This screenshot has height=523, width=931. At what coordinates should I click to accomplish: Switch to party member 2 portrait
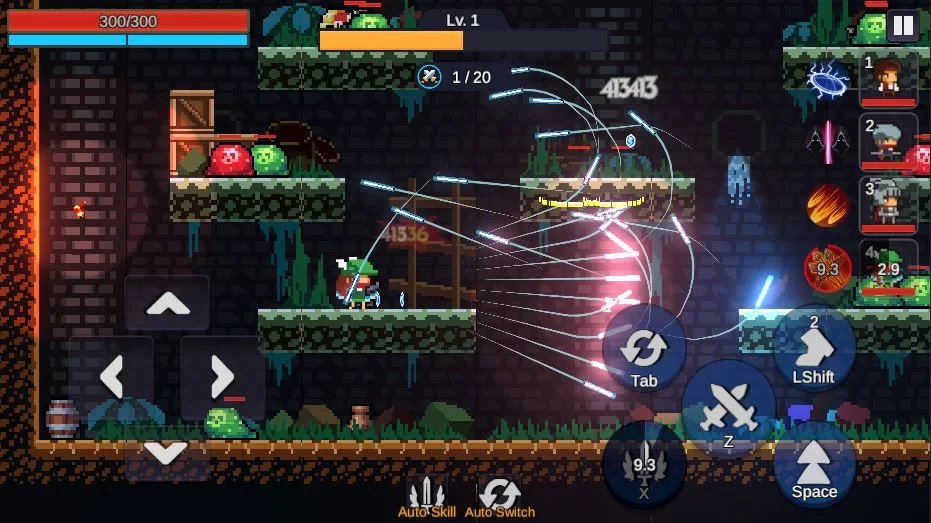click(888, 142)
